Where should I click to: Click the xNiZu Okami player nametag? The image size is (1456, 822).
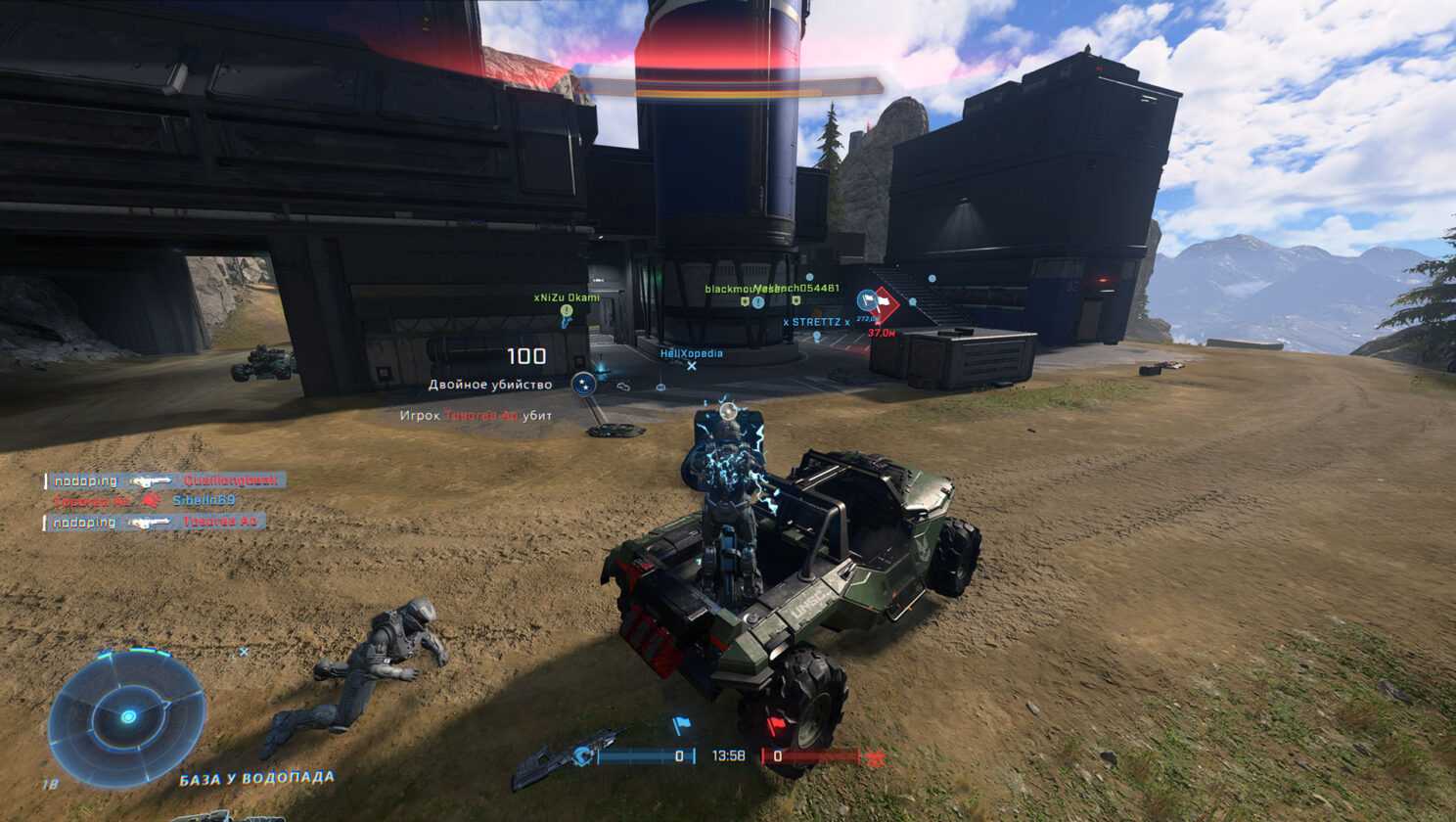567,297
